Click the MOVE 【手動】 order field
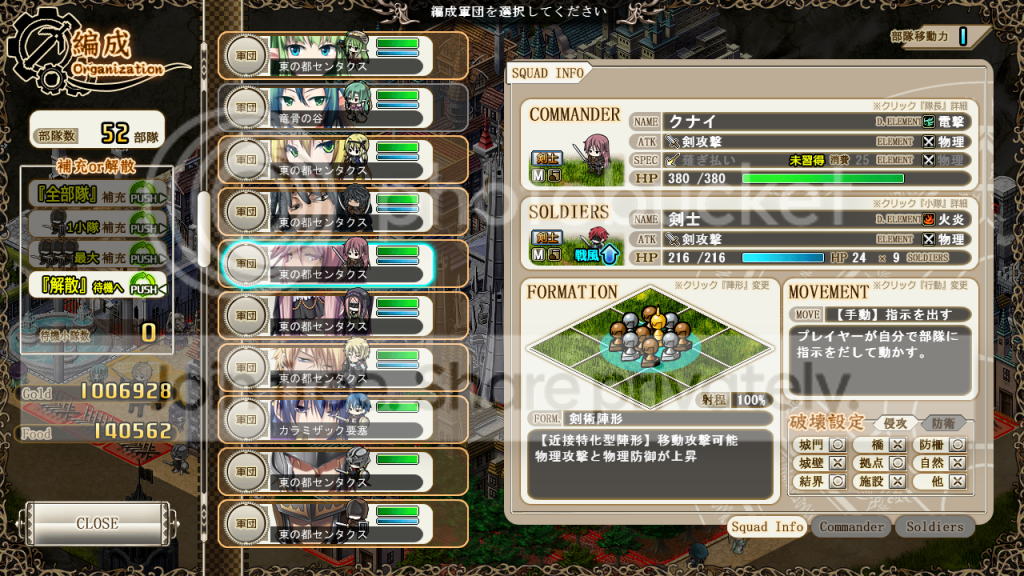Screen dimensions: 1024x576 click(x=878, y=314)
